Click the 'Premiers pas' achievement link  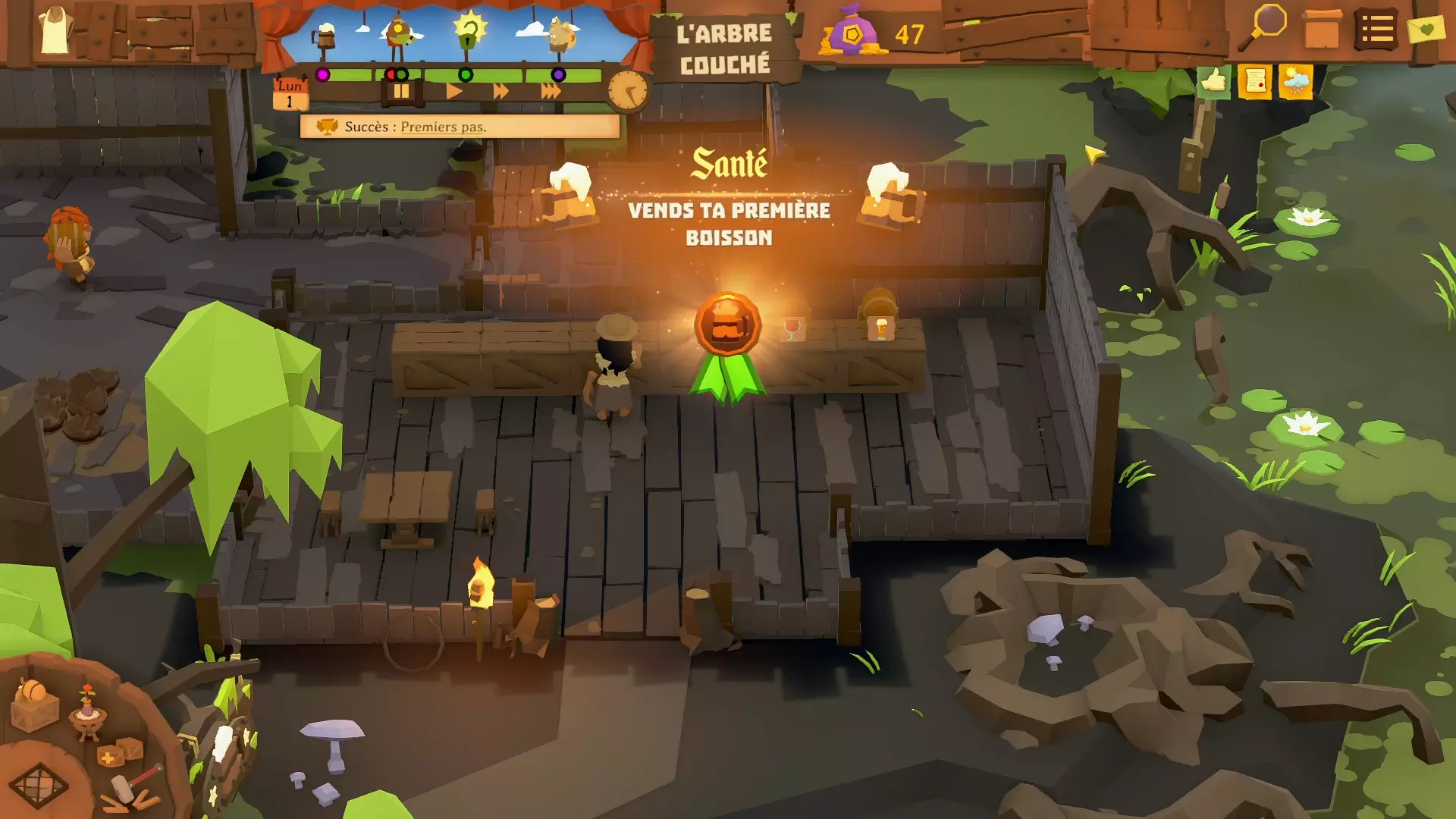[443, 127]
